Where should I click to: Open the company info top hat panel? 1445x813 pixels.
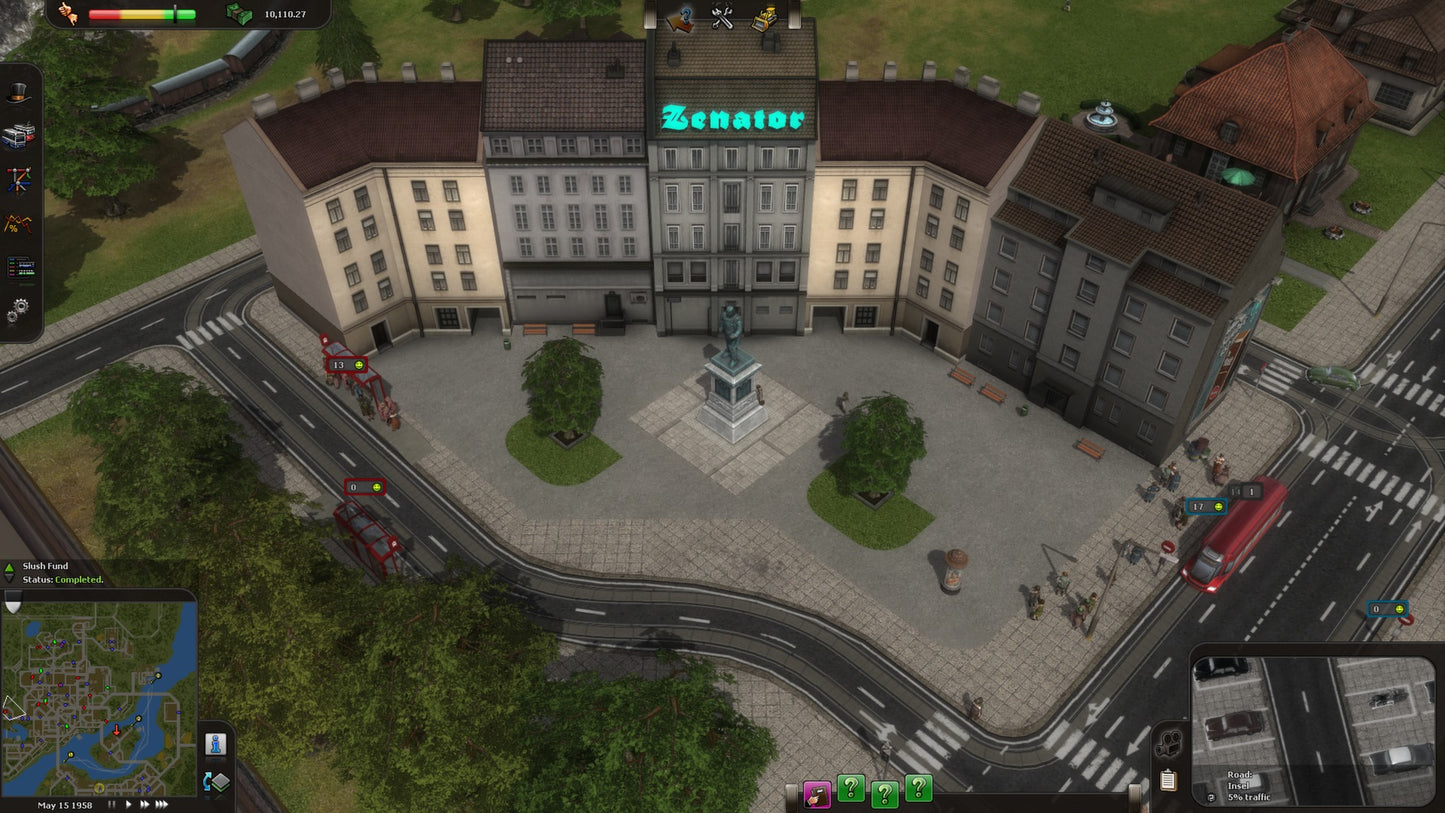(x=19, y=92)
